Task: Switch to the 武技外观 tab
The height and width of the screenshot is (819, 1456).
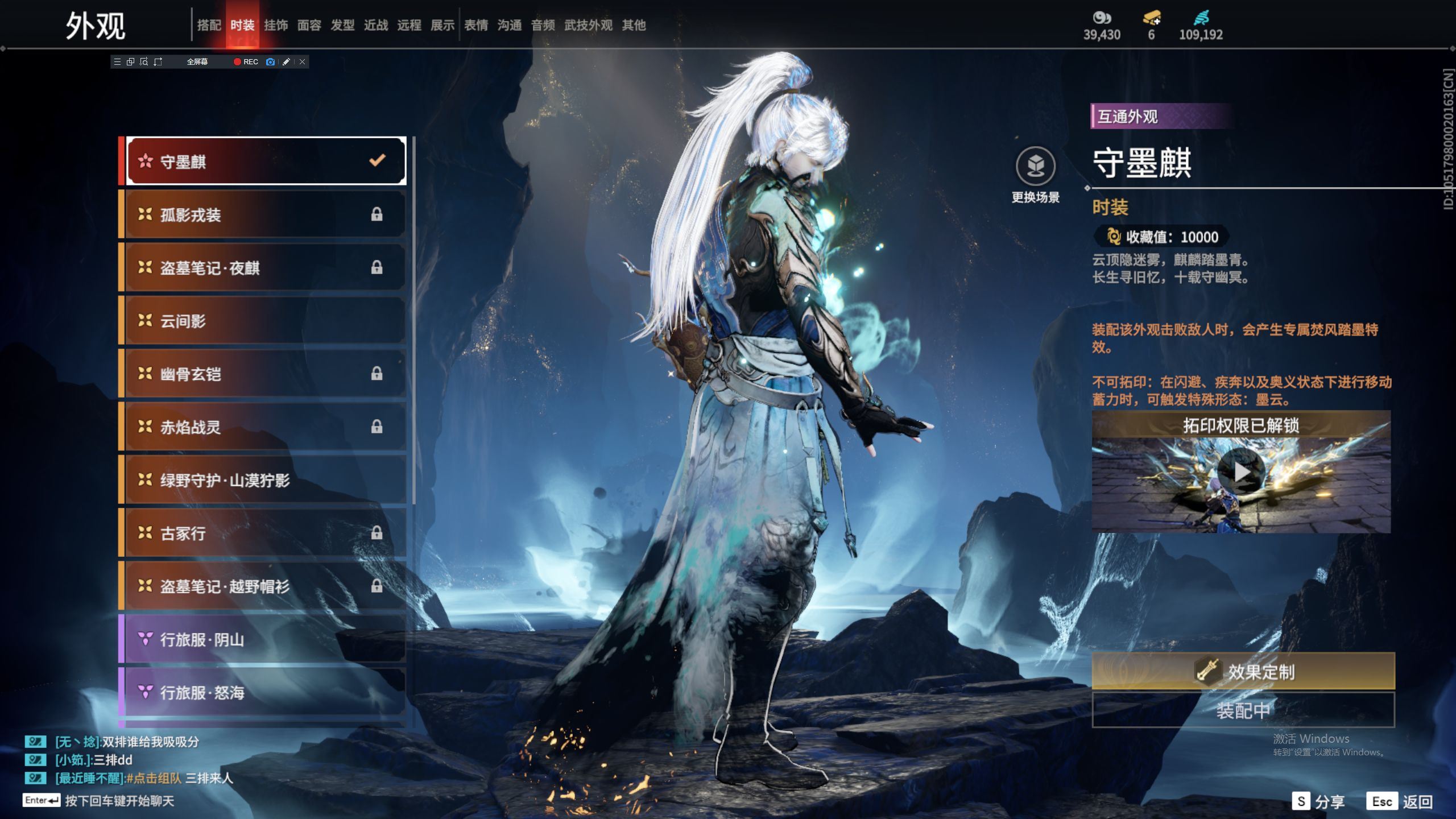Action: point(588,25)
